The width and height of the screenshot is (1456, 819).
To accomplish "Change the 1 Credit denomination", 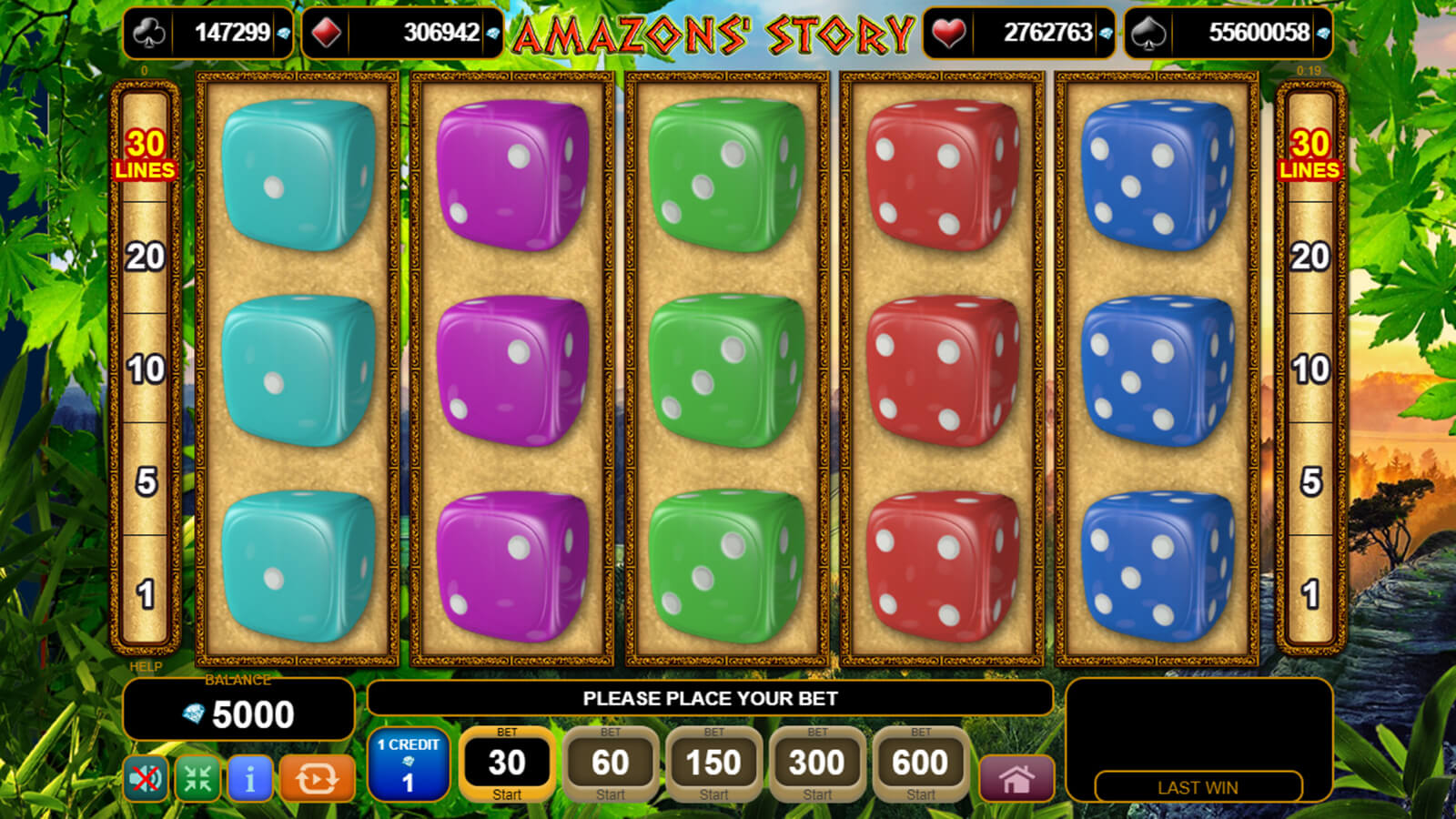I will (409, 764).
